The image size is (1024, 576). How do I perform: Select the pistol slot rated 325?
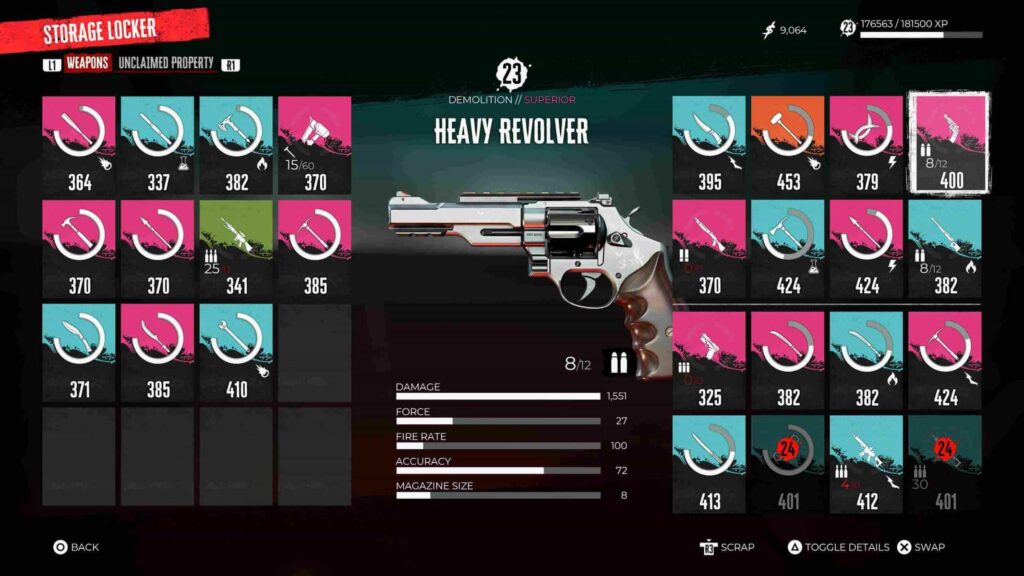point(709,361)
